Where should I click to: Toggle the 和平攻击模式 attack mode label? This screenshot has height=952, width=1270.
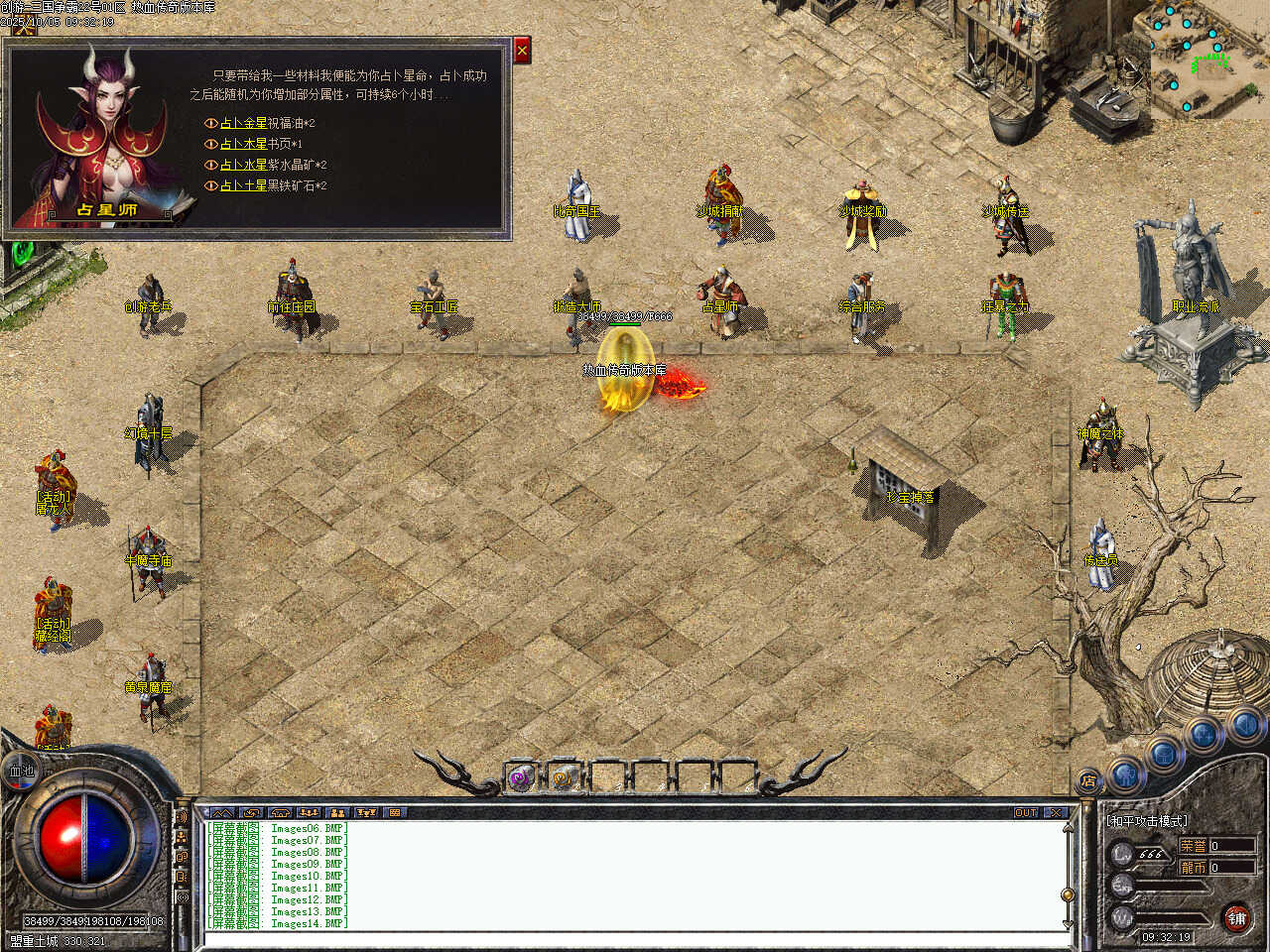point(1147,821)
